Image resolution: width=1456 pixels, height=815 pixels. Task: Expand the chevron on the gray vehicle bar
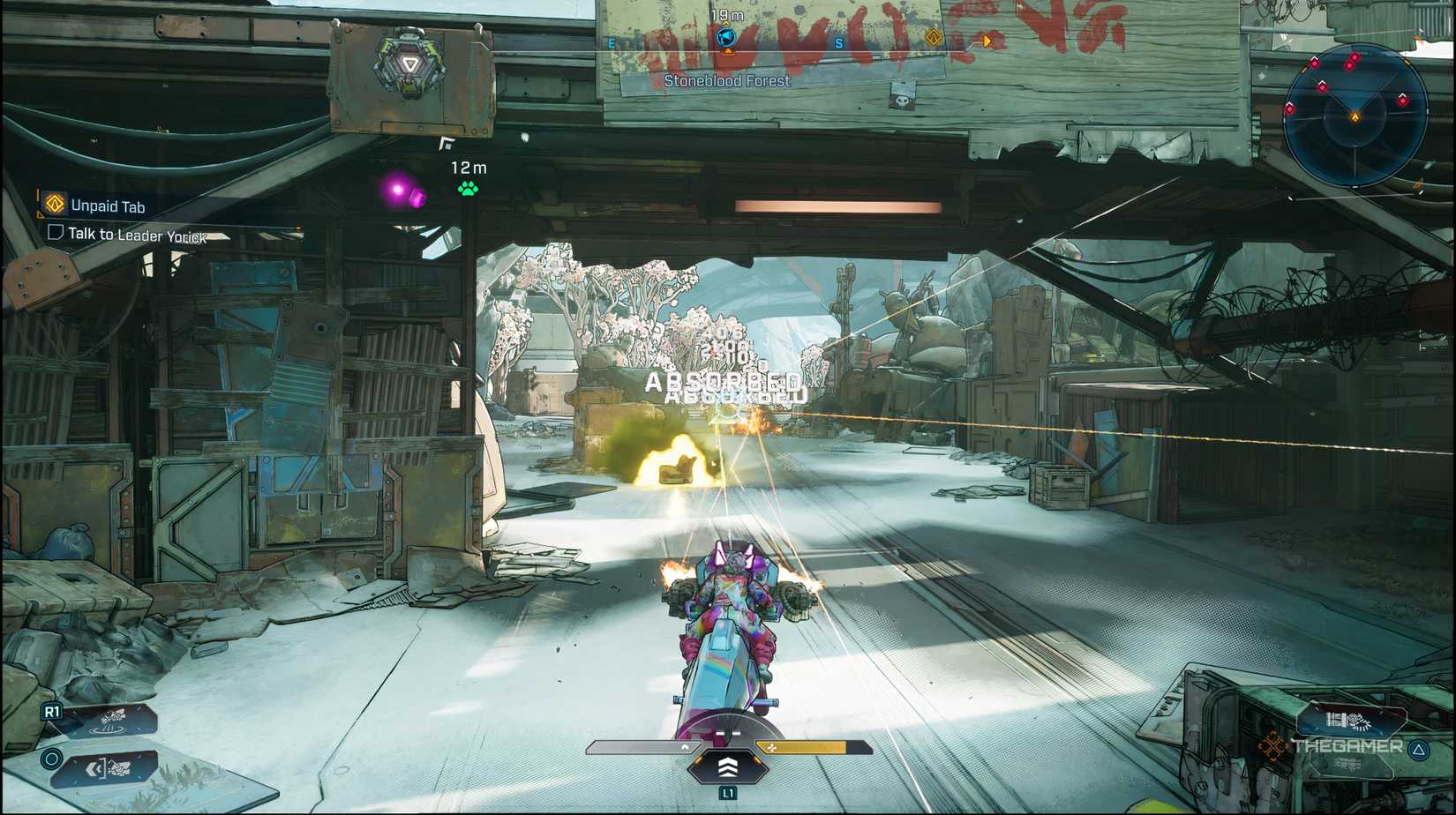pos(687,746)
